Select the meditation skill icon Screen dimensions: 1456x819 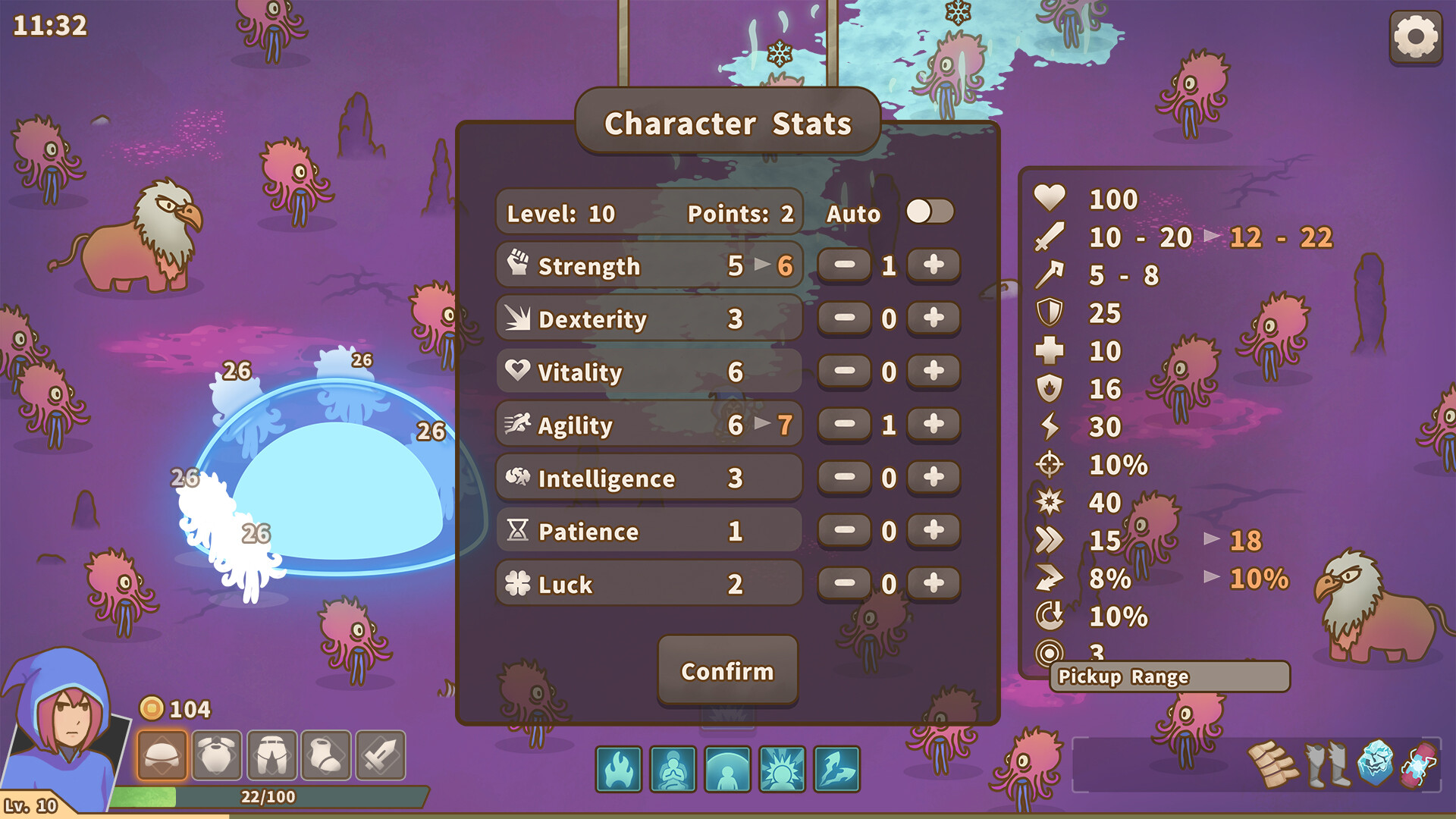click(x=673, y=769)
